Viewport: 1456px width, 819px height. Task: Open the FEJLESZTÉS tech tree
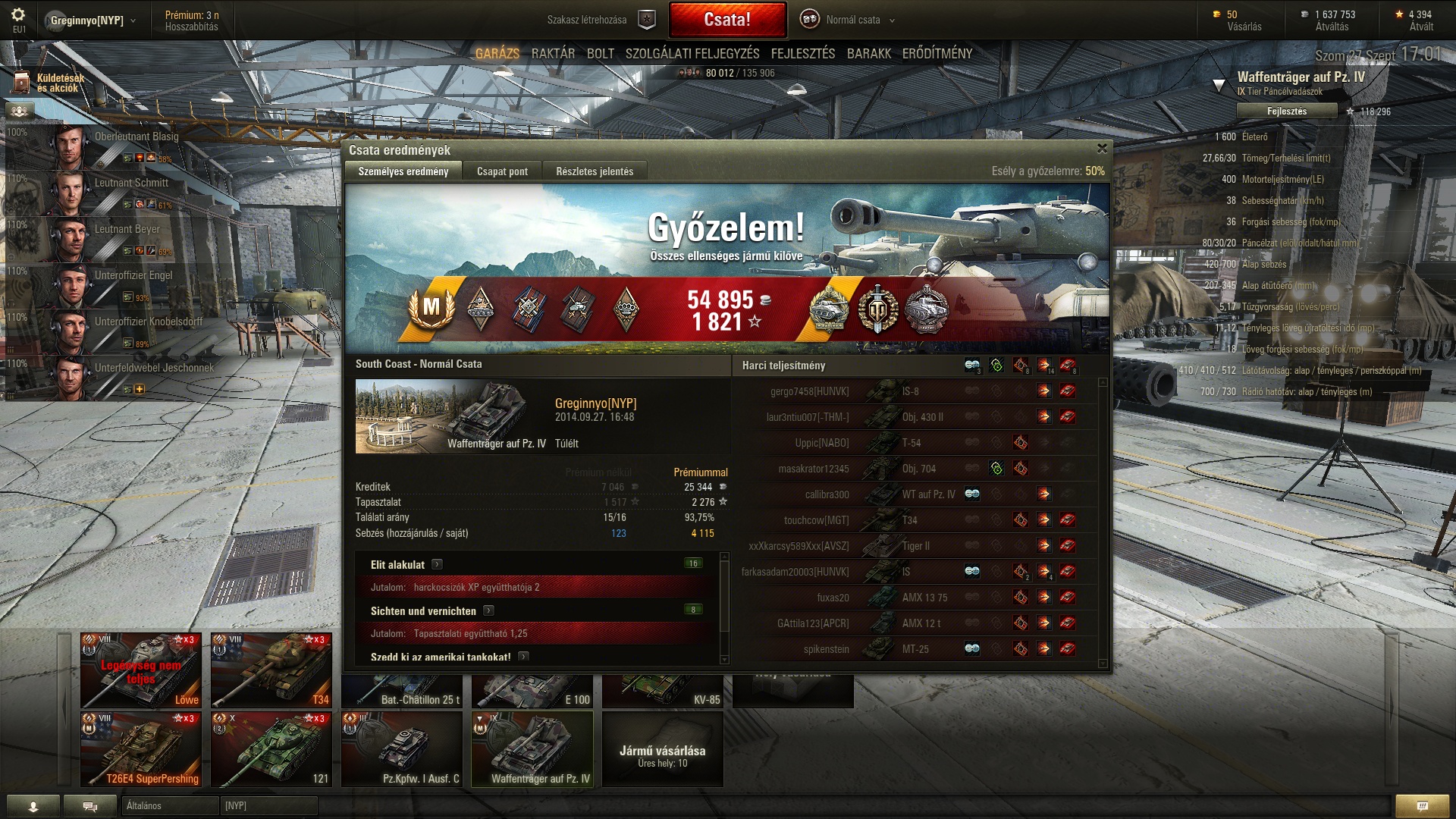(803, 54)
